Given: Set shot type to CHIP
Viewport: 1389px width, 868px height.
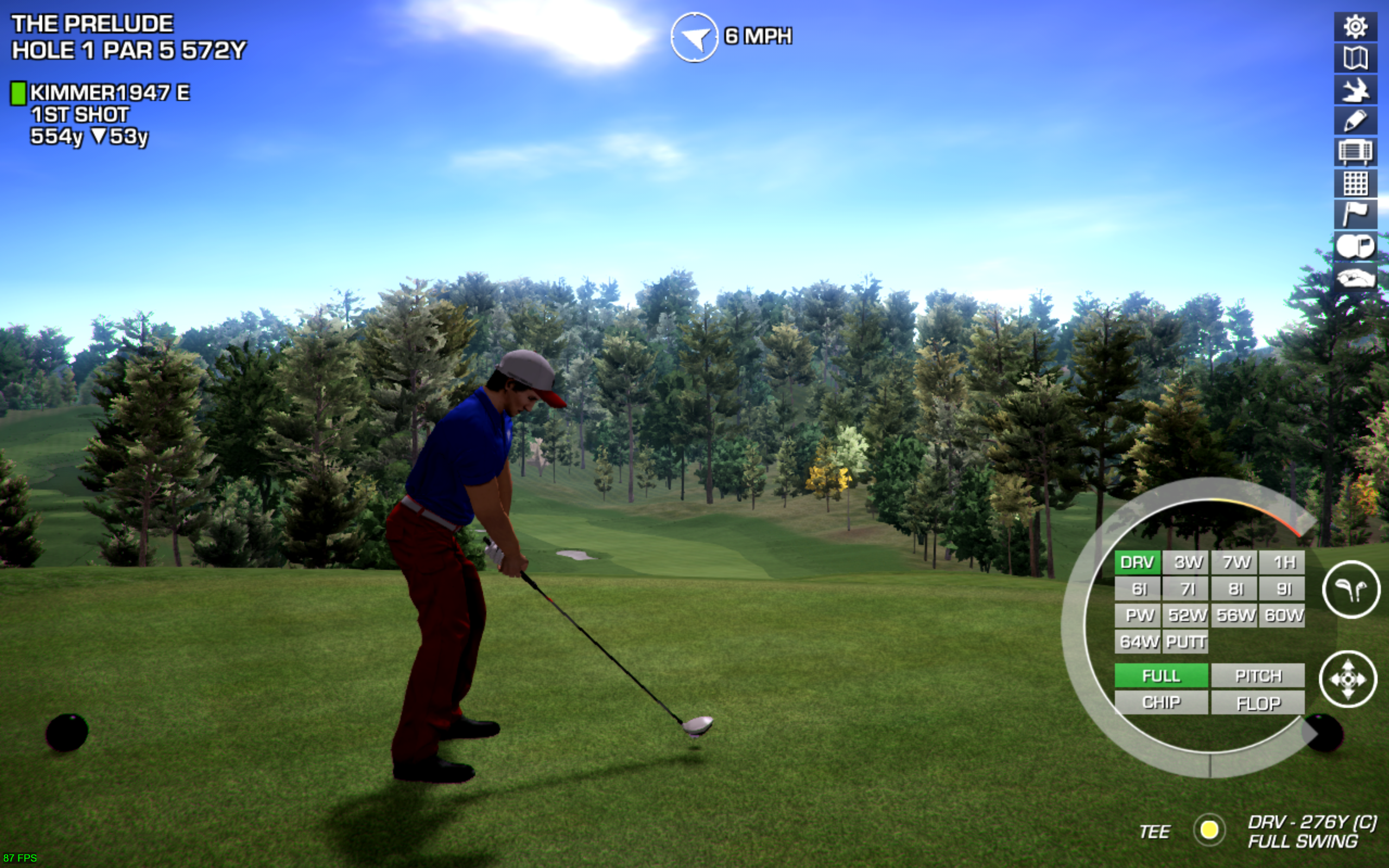Looking at the screenshot, I should [1161, 702].
